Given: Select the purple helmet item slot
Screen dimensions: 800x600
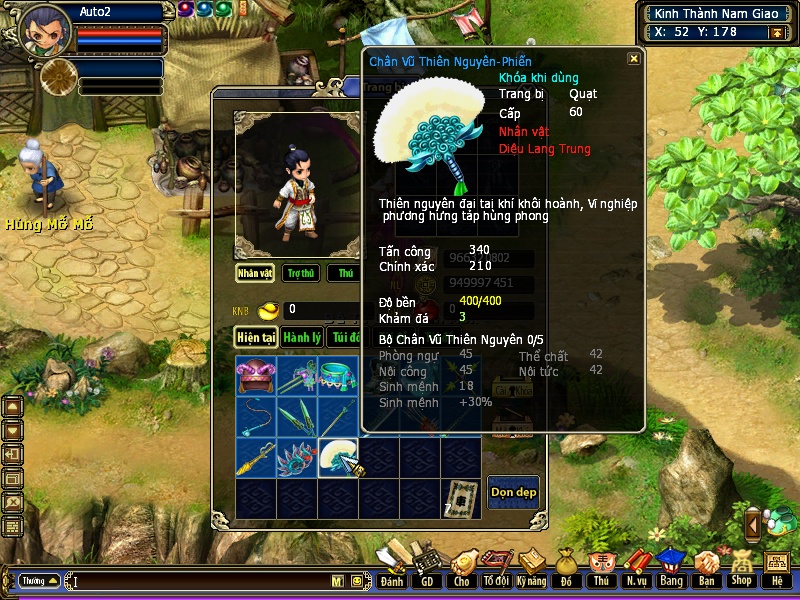Looking at the screenshot, I should pos(256,376).
